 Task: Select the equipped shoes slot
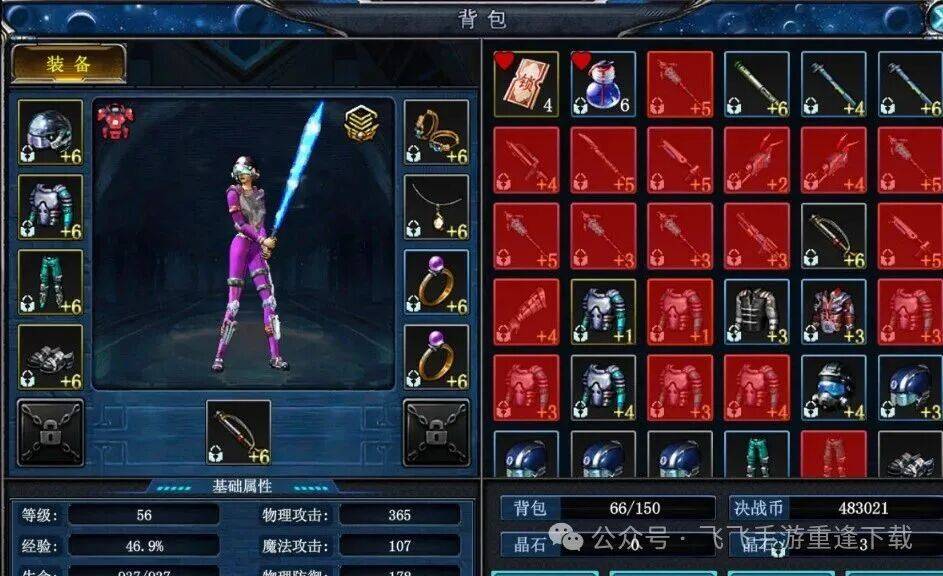[x=50, y=357]
